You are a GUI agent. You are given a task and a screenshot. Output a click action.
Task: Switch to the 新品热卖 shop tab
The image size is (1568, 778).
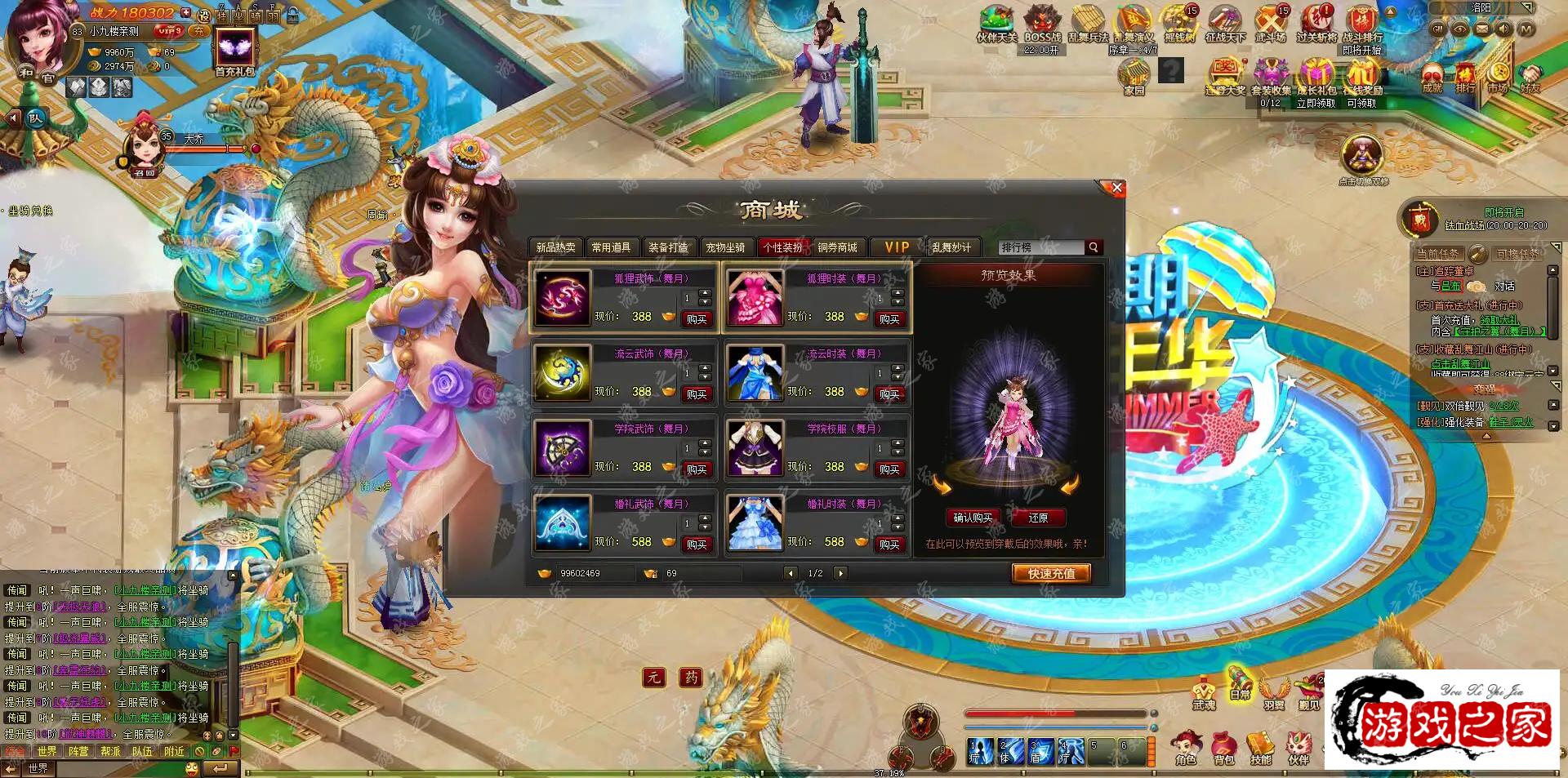coord(555,247)
